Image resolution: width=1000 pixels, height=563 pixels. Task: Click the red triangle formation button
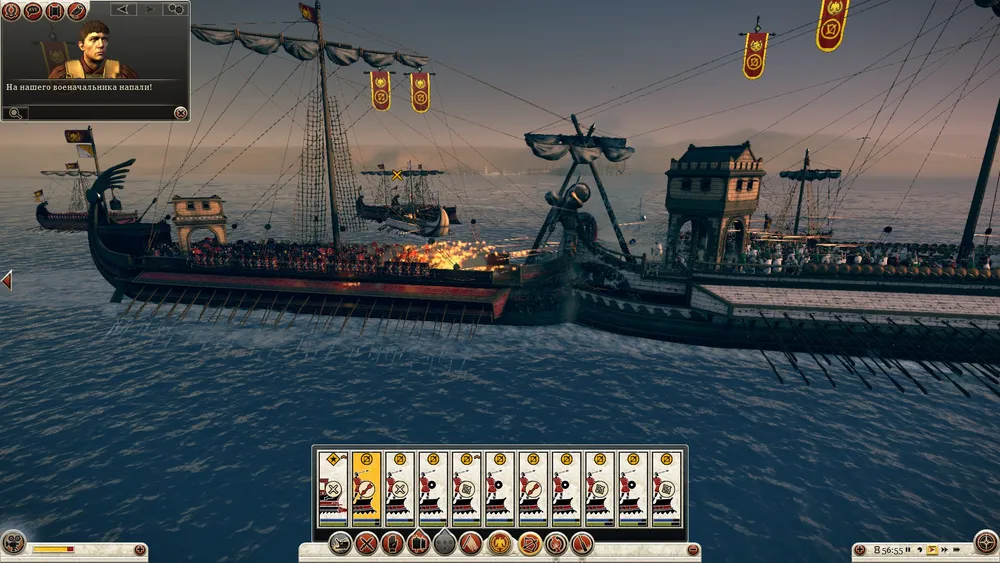472,545
